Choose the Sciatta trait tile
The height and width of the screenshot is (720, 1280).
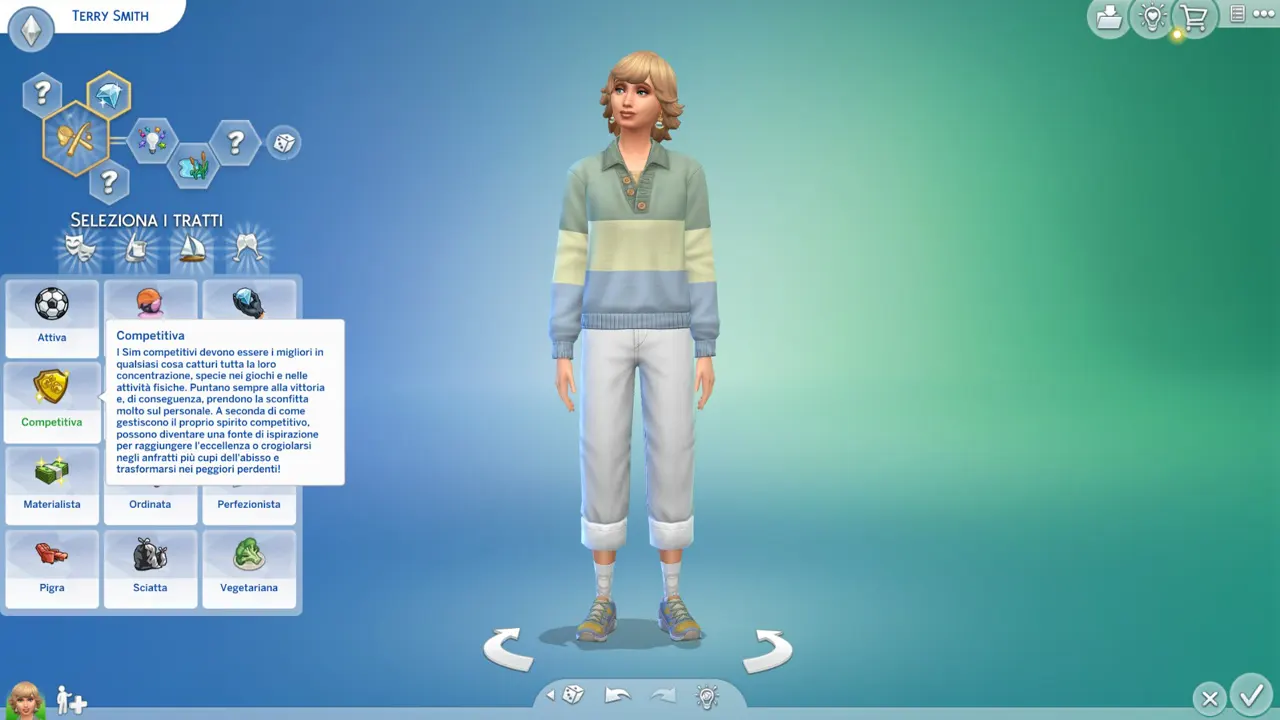click(150, 568)
